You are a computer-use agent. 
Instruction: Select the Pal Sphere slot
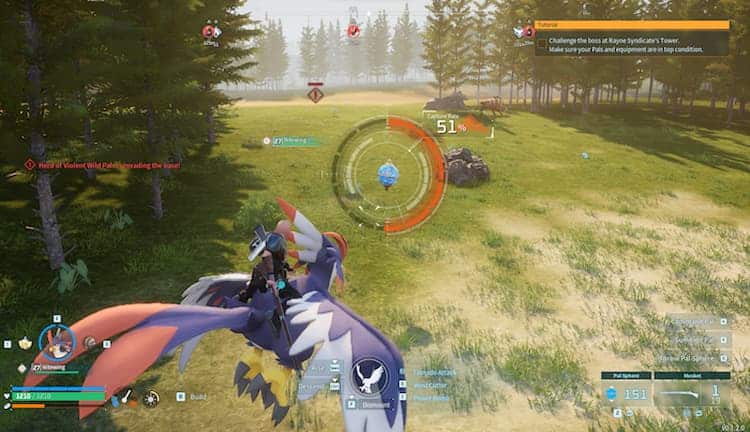pos(625,393)
